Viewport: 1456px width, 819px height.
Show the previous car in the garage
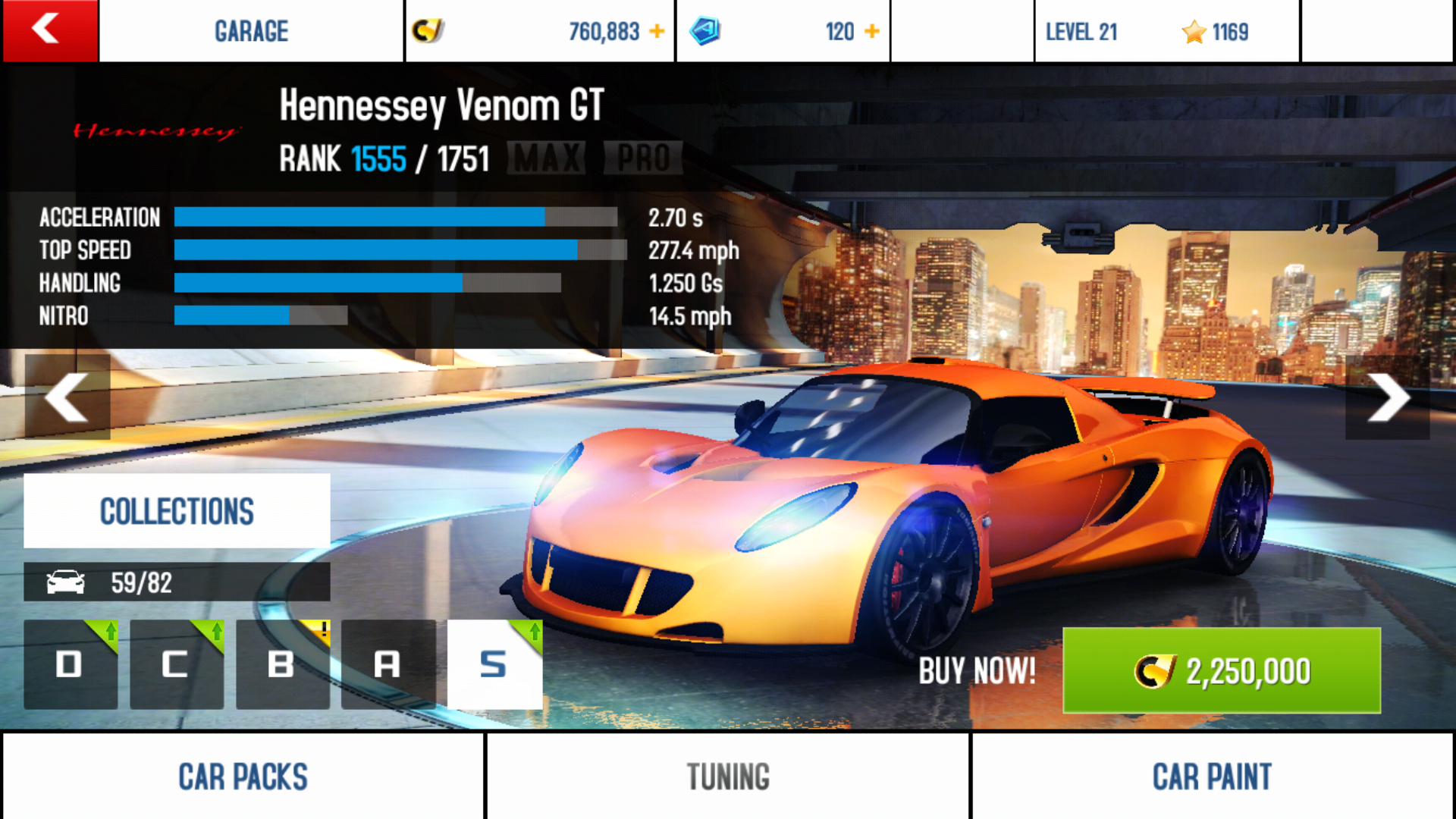point(67,397)
